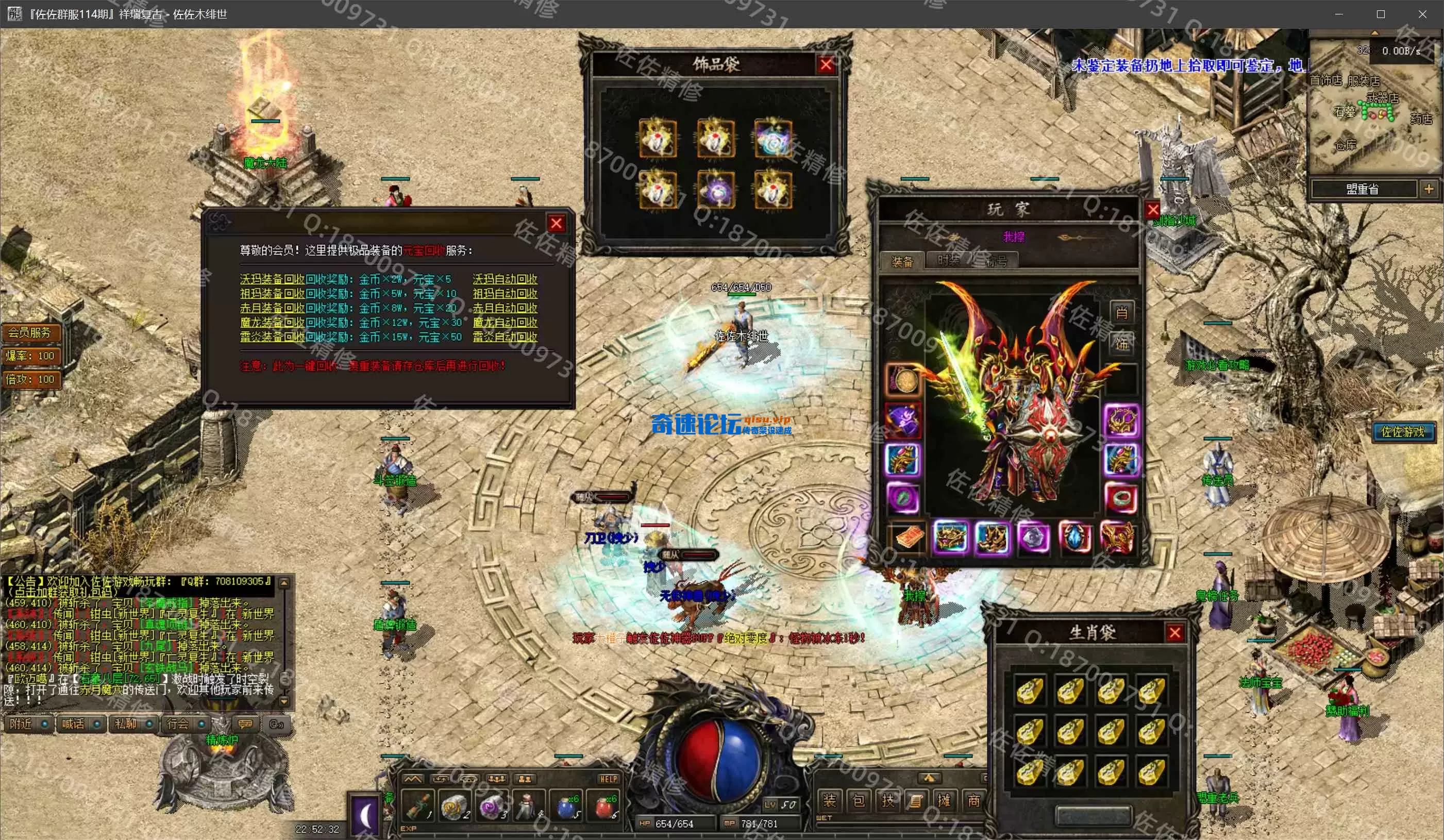Image resolution: width=1444 pixels, height=840 pixels.
Task: Close the 饰品袋 accessory bag window
Action: (826, 65)
